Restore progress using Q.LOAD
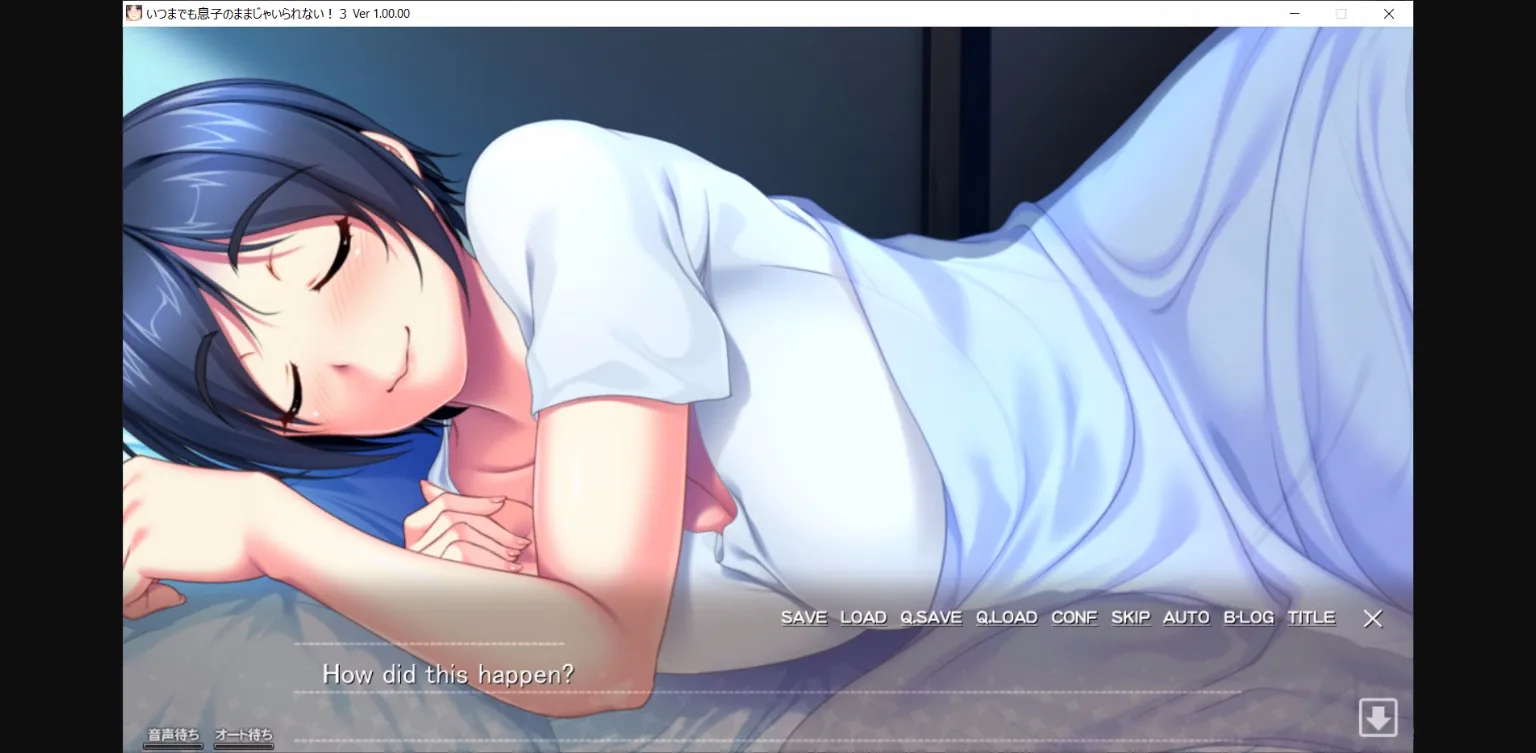Screen dimensions: 1536x753 pyautogui.click(x=1006, y=617)
